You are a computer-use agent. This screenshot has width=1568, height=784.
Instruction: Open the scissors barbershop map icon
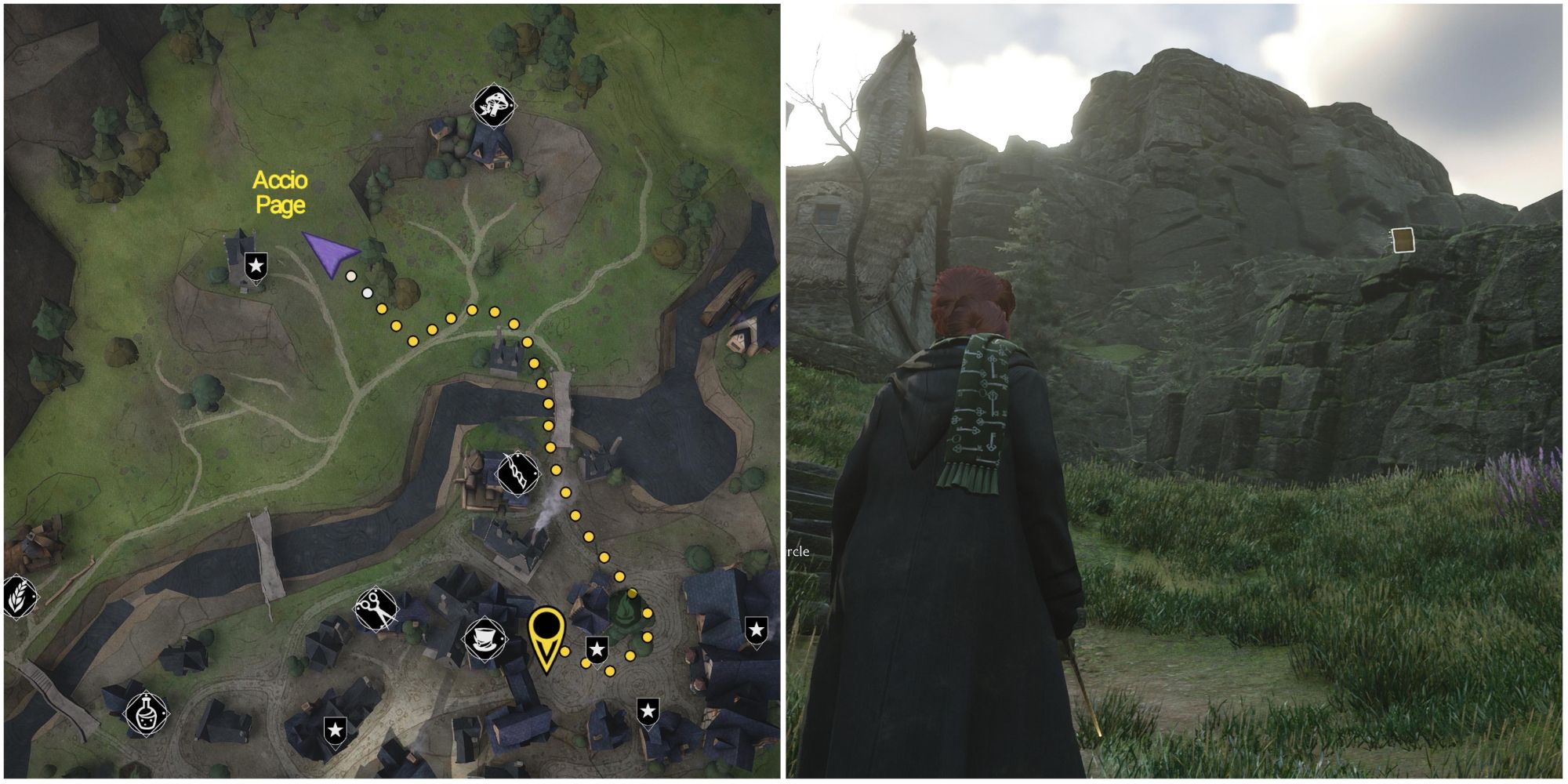point(376,610)
